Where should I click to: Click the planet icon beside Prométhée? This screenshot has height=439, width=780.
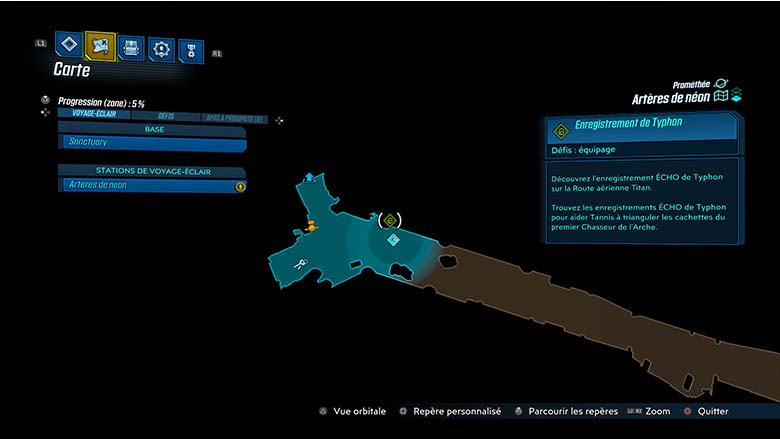(721, 84)
